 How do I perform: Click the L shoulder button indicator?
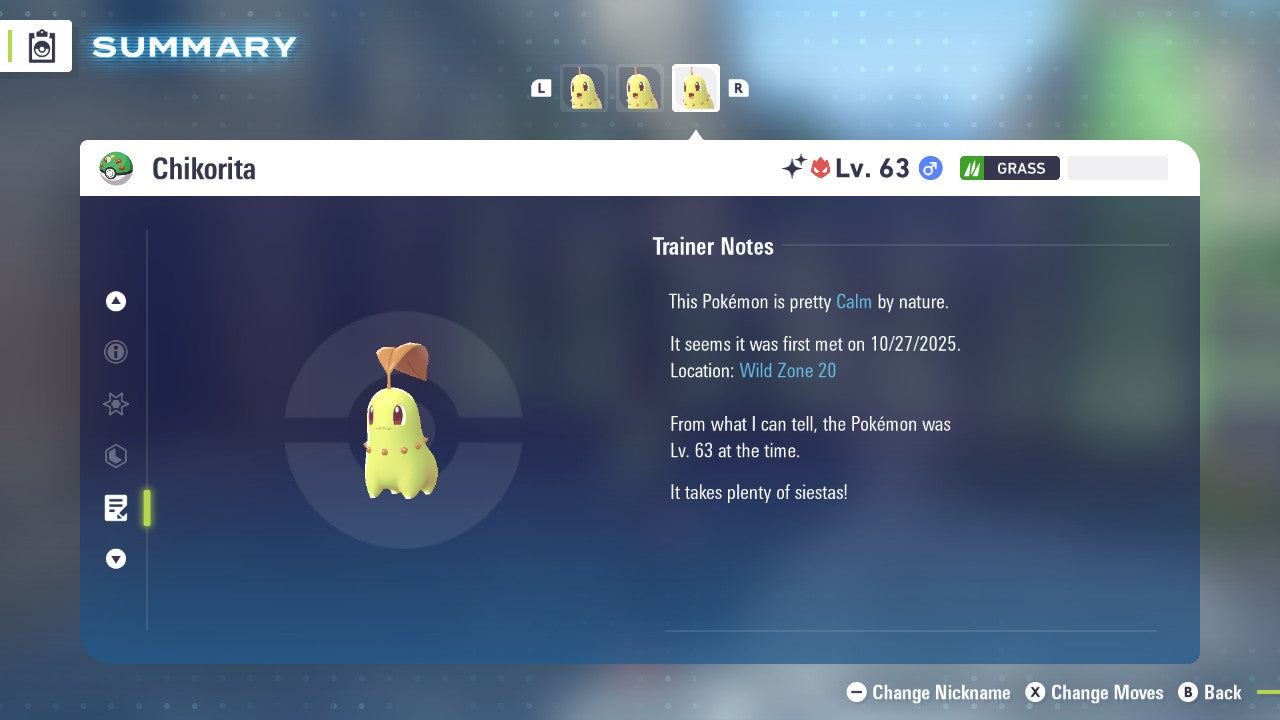(x=541, y=87)
